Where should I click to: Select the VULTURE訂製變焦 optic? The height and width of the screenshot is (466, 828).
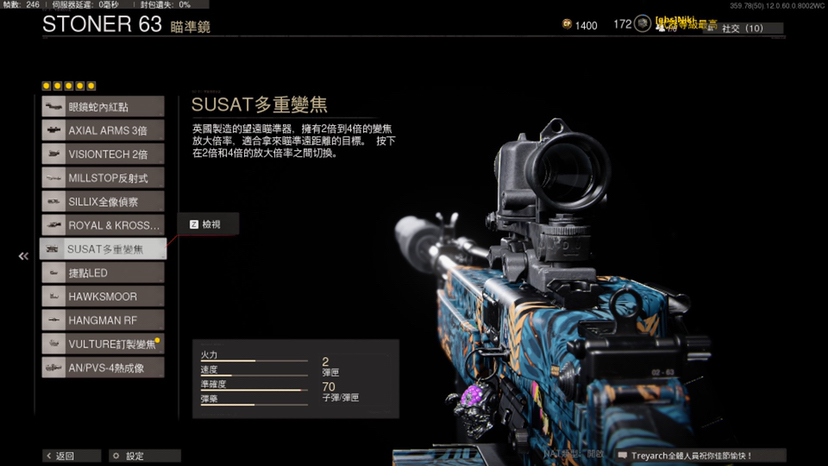click(102, 344)
